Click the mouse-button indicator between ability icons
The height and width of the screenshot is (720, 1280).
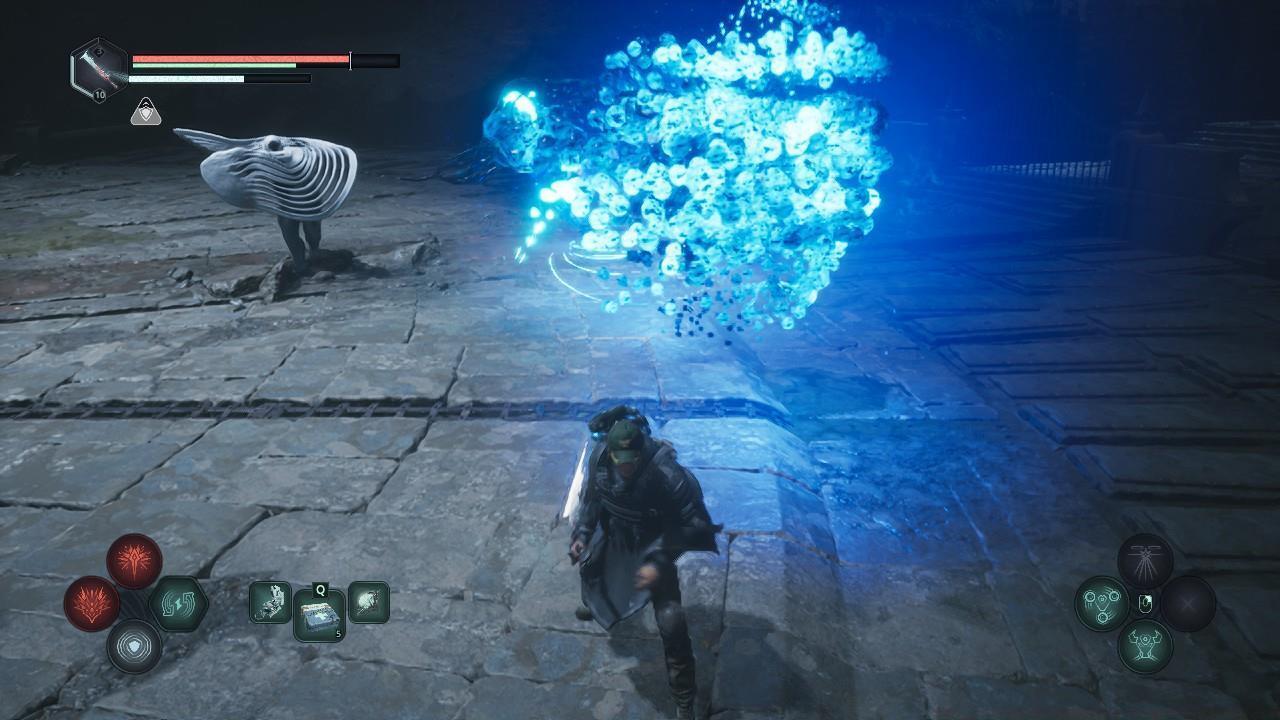click(x=1146, y=602)
